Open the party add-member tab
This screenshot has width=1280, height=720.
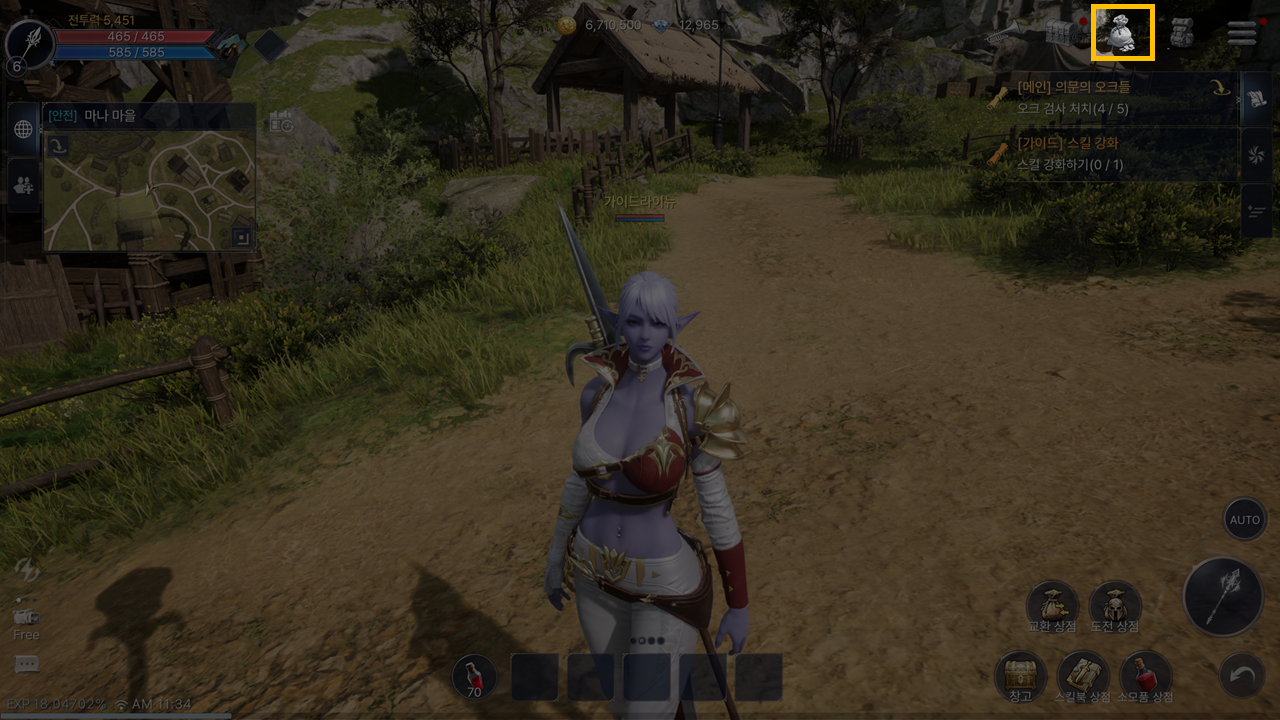[23, 184]
